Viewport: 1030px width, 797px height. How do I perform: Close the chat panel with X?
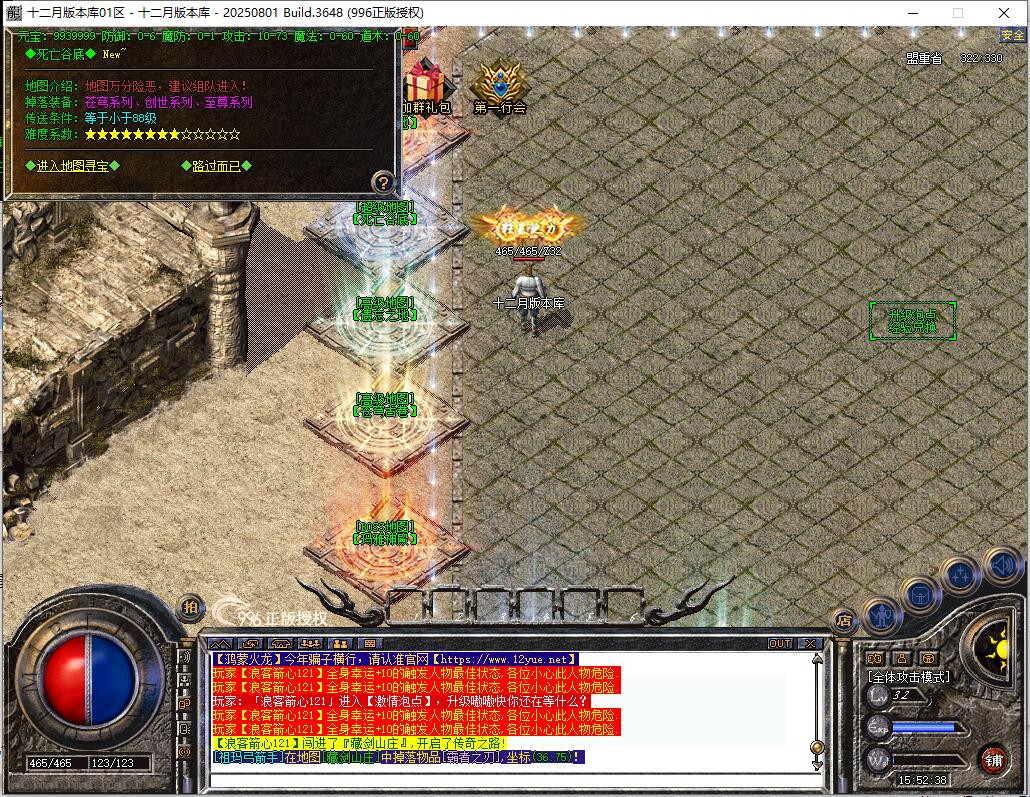[x=810, y=643]
